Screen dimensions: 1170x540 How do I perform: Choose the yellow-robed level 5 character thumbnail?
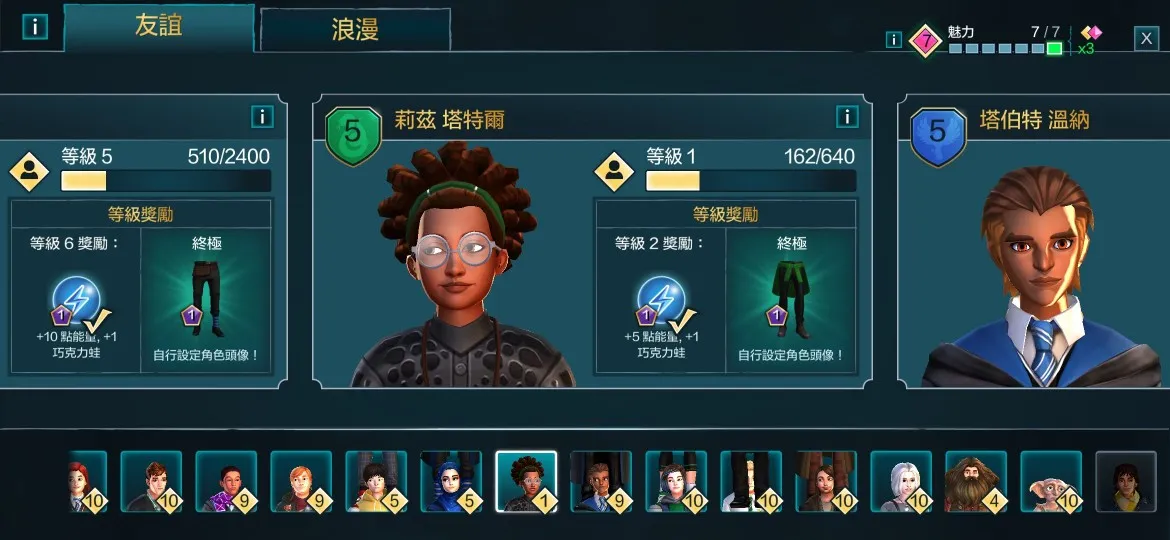(376, 481)
